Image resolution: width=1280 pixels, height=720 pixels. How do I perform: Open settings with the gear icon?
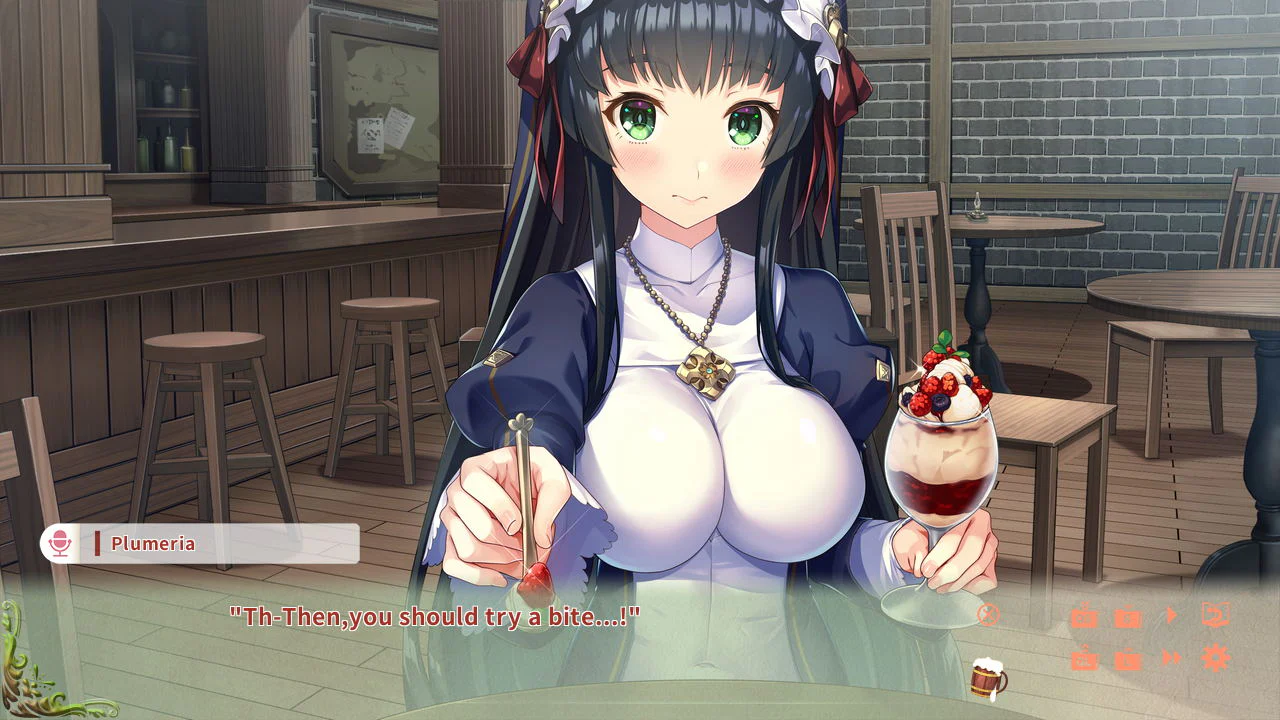click(x=1216, y=658)
